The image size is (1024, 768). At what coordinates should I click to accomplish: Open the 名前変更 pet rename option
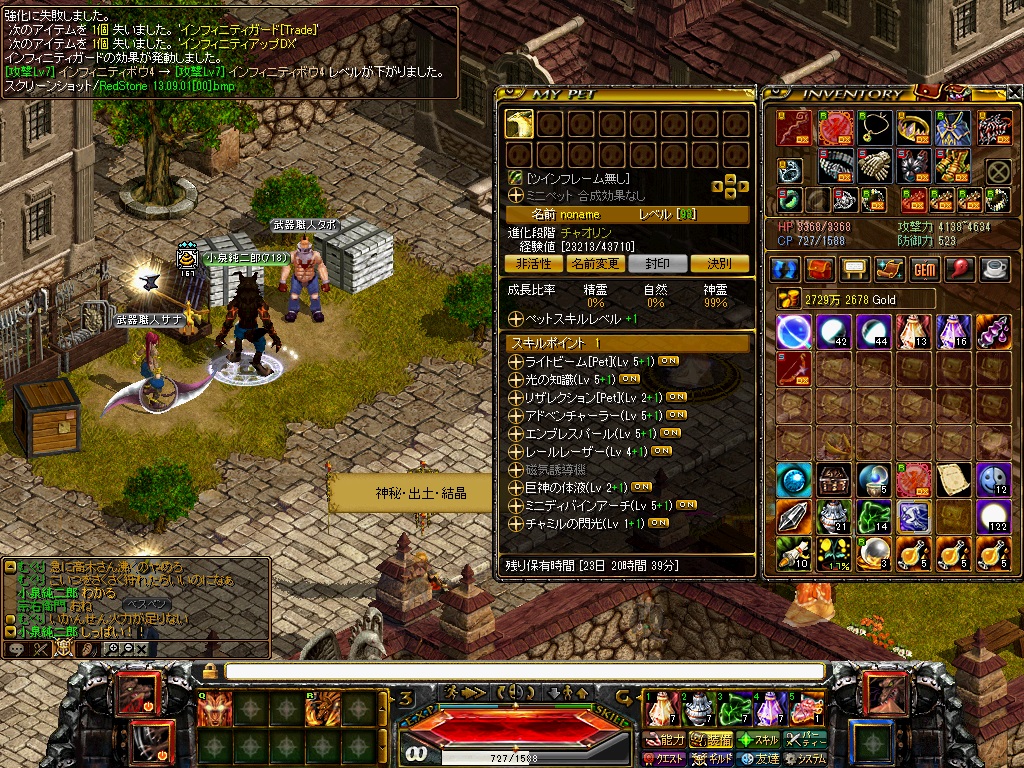596,264
